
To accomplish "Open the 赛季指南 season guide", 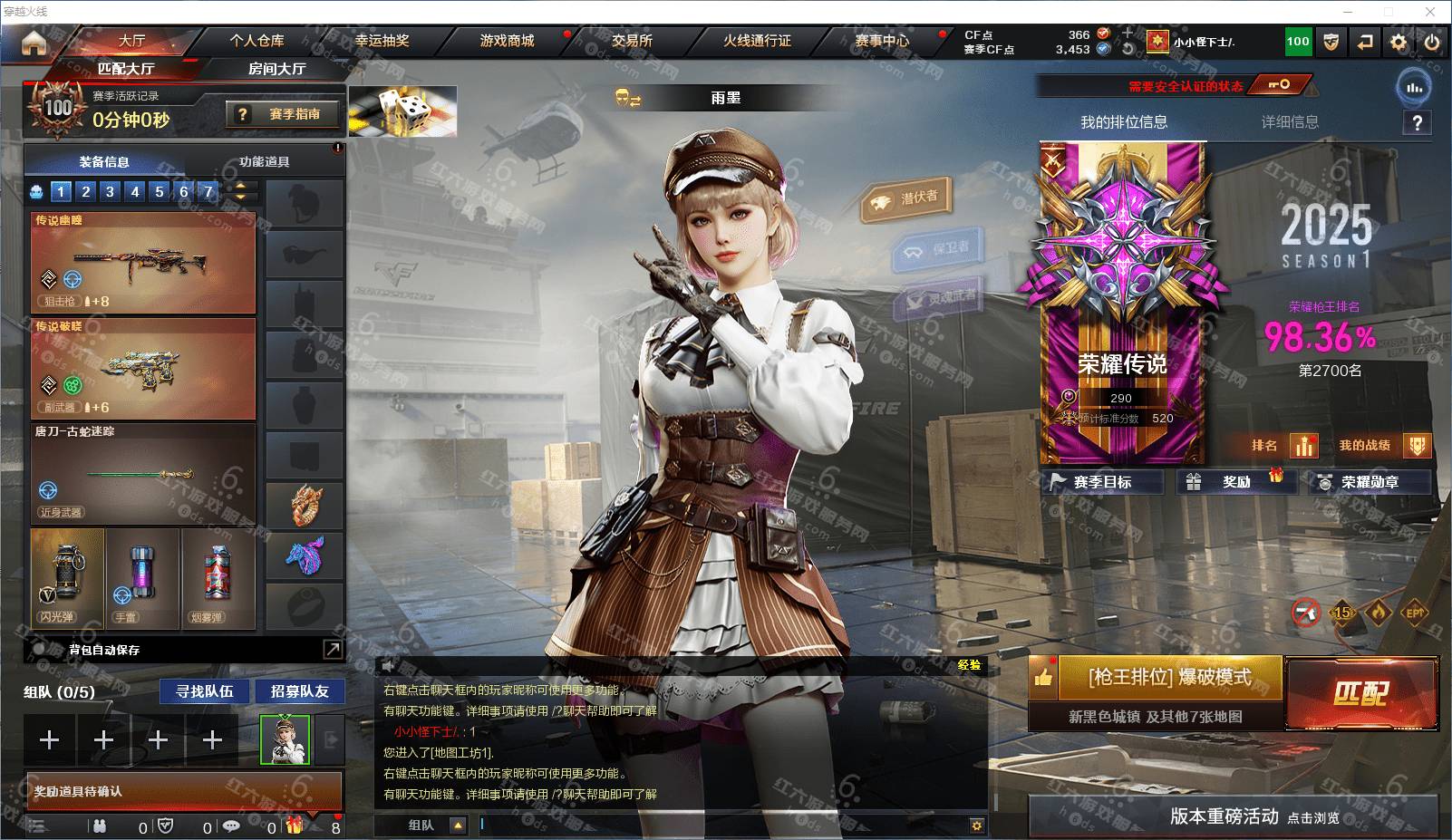I will point(284,114).
